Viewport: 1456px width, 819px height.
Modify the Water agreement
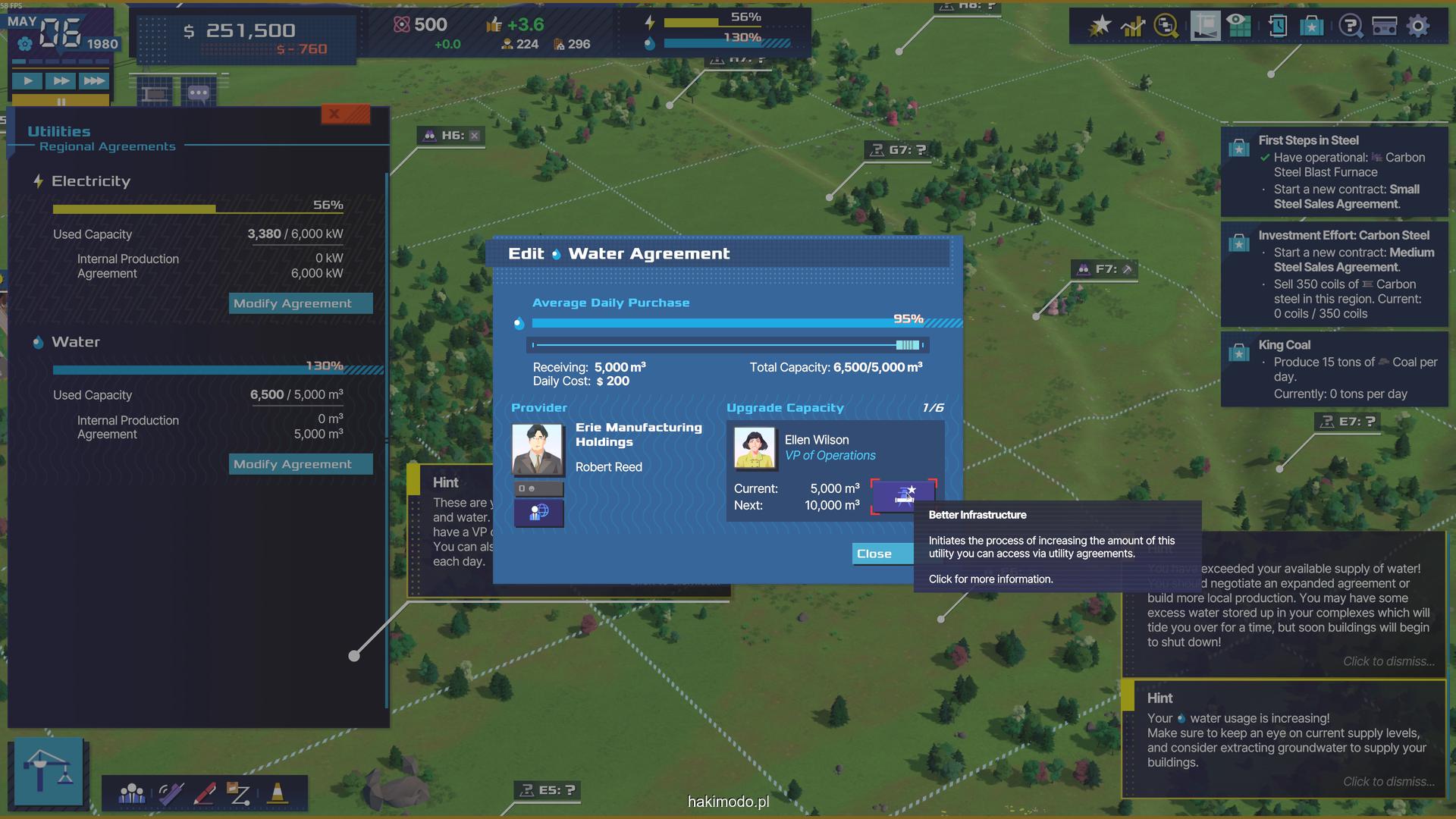point(300,464)
